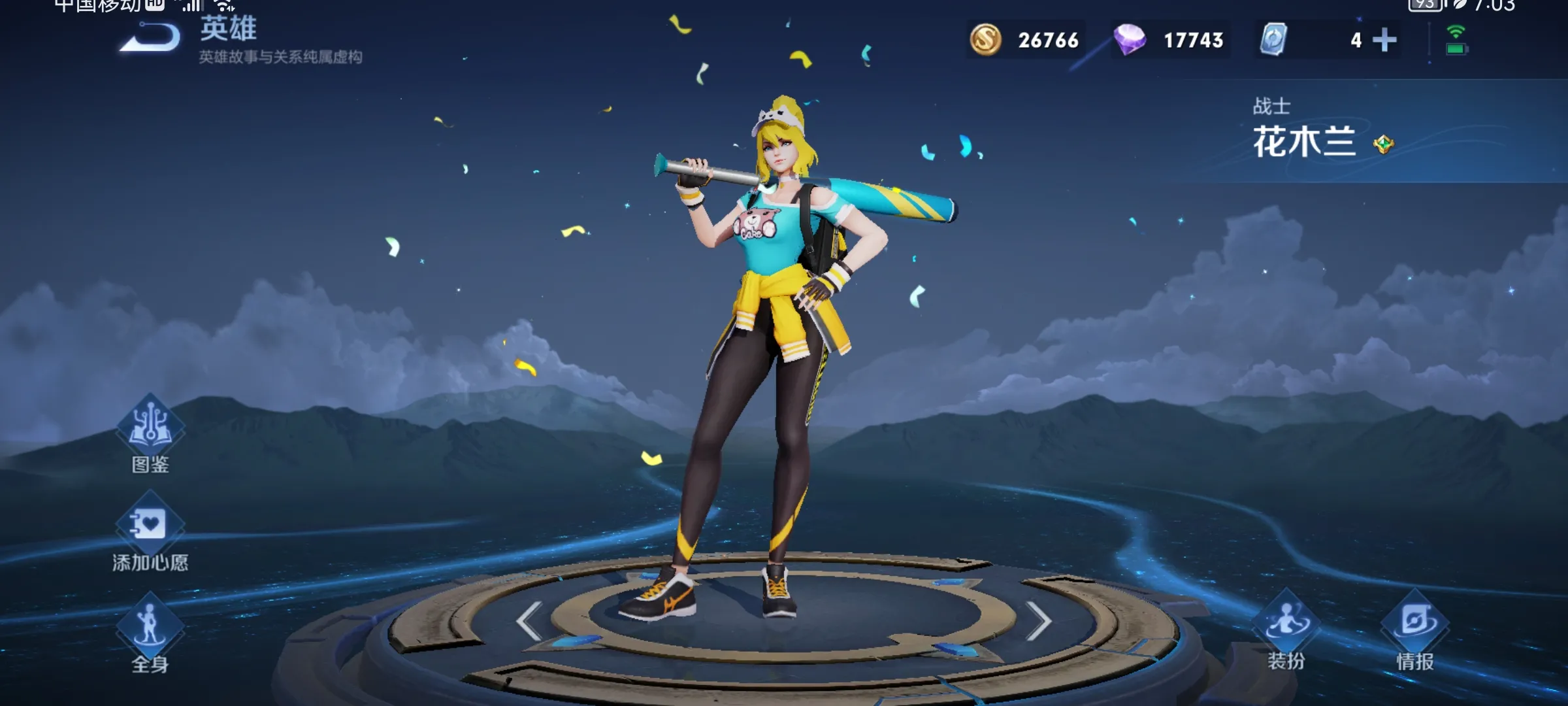Image resolution: width=1568 pixels, height=706 pixels.
Task: Click the plus button to add tickets
Action: (x=1384, y=41)
